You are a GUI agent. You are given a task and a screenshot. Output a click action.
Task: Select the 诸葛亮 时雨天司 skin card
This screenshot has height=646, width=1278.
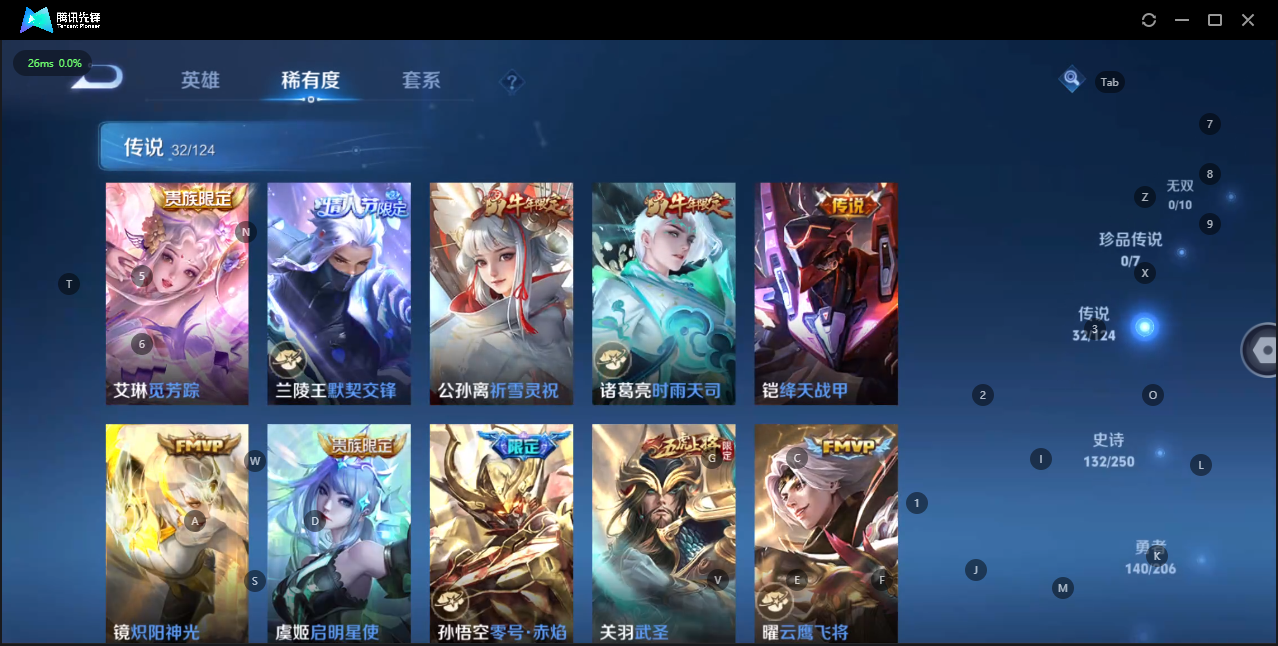pyautogui.click(x=663, y=293)
